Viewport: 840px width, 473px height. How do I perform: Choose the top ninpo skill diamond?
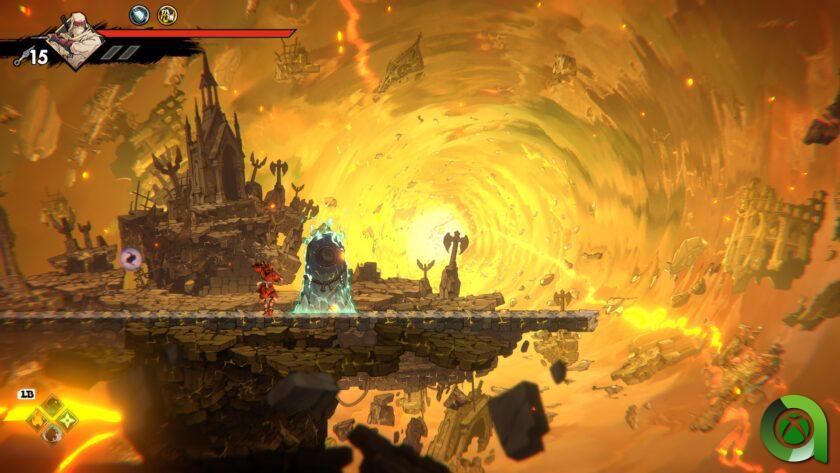(52, 405)
